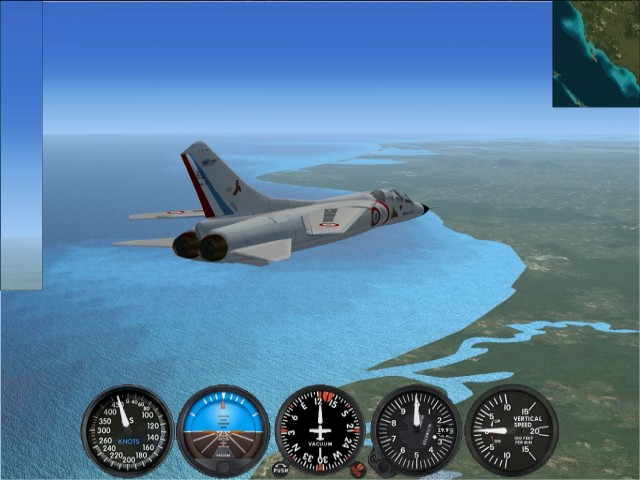Screen dimensions: 640x480
Task: Click the red heading bug knob
Action: [x=357, y=468]
